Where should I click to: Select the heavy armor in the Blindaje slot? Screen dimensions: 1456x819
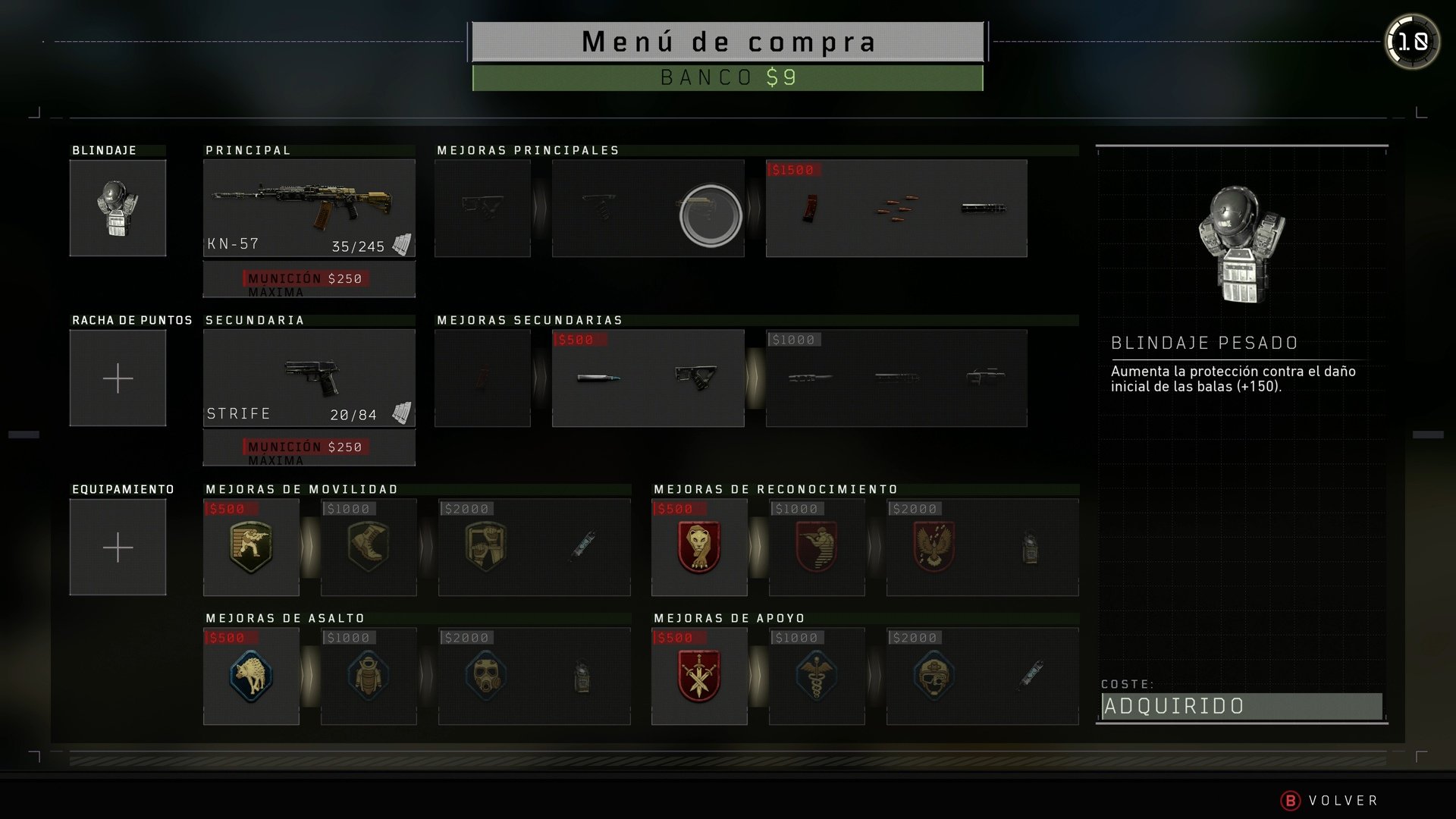coord(118,207)
